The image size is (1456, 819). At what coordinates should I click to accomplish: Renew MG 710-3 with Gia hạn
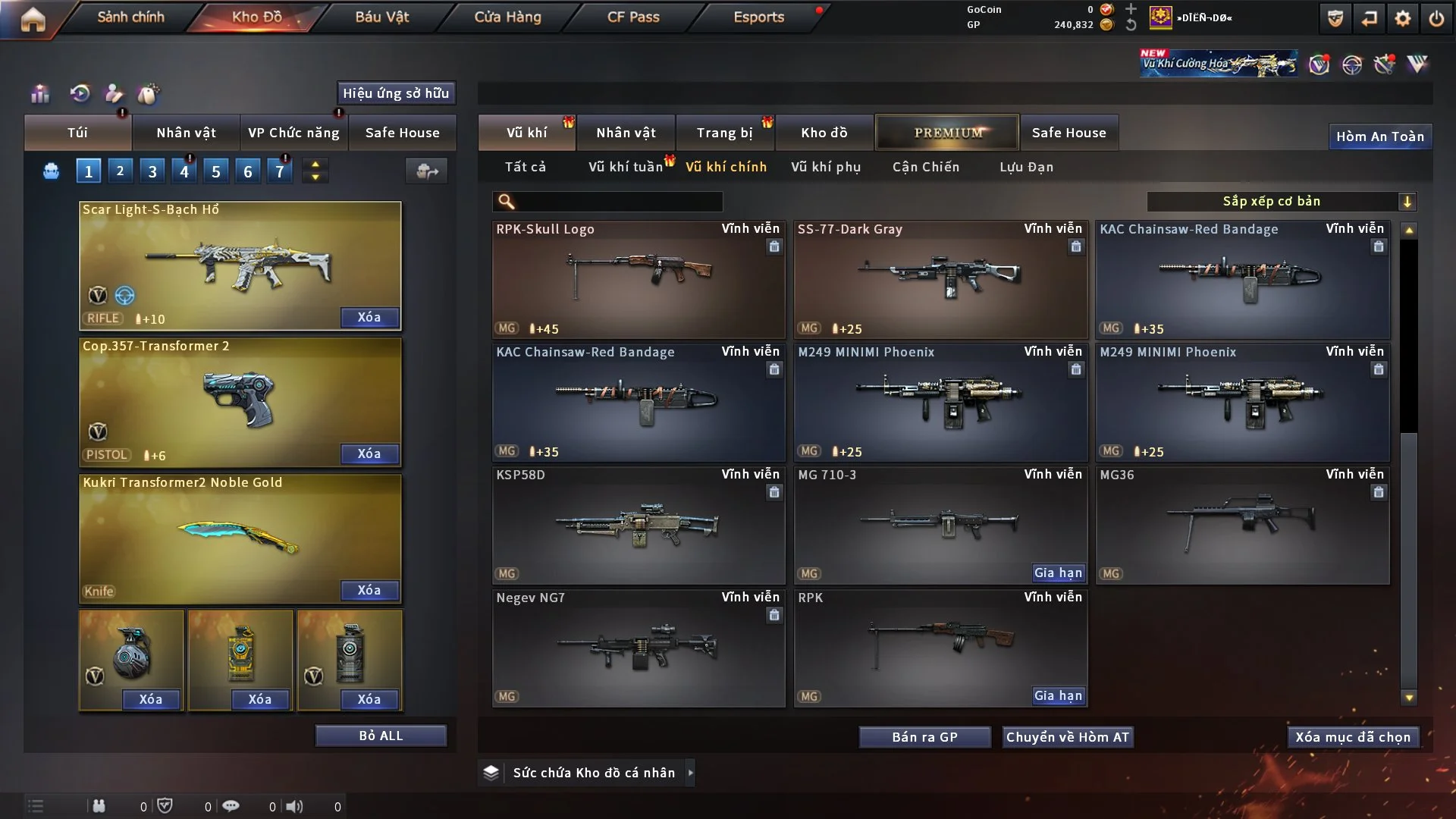pyautogui.click(x=1058, y=573)
